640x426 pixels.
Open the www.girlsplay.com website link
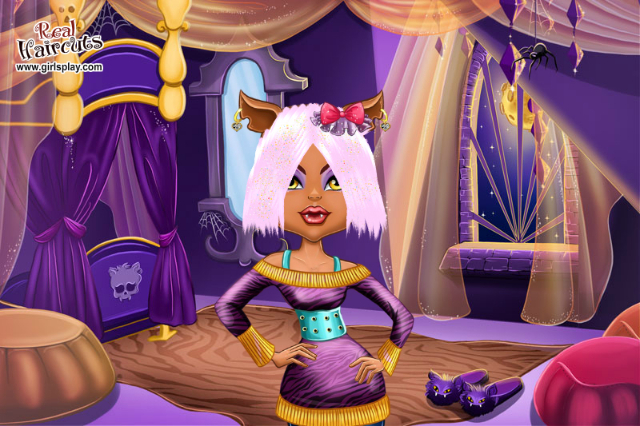pyautogui.click(x=58, y=68)
